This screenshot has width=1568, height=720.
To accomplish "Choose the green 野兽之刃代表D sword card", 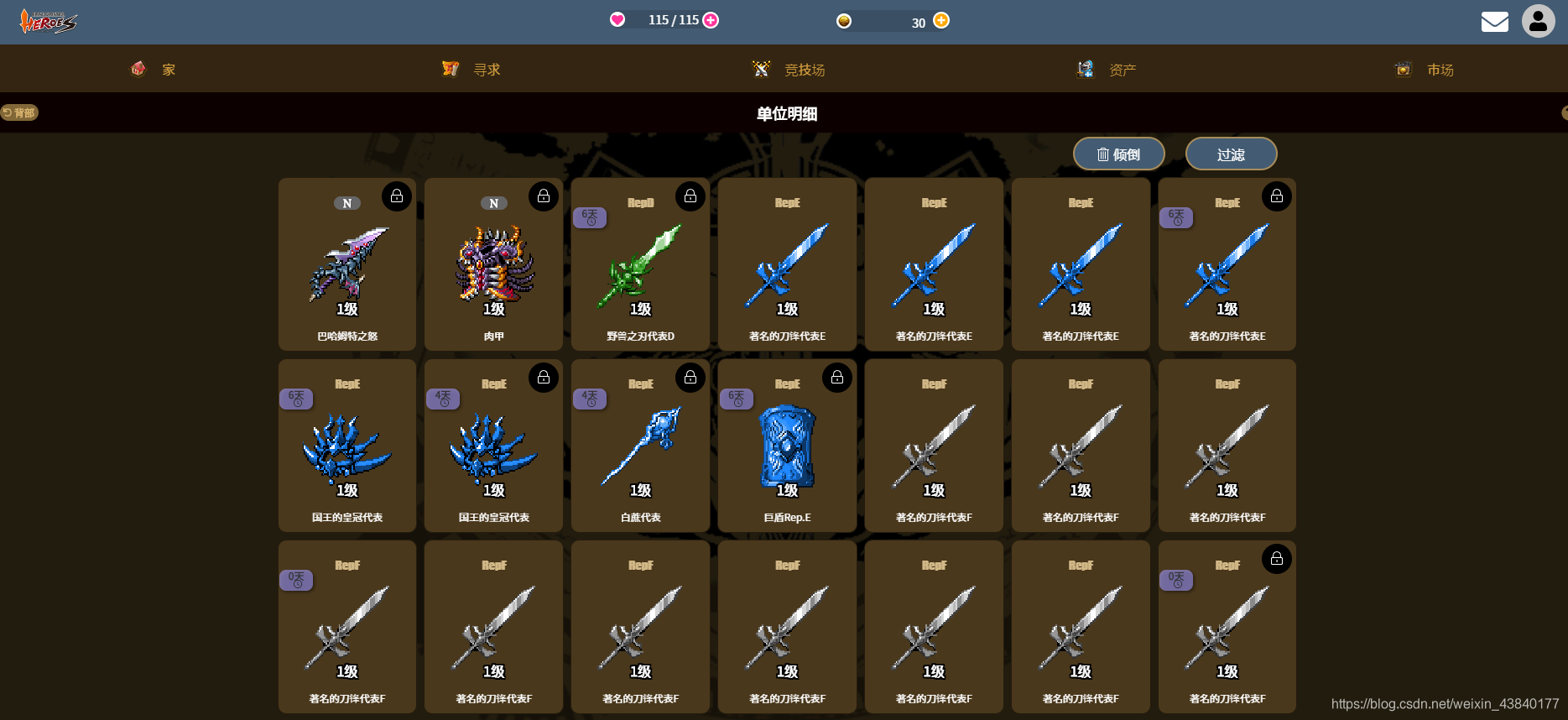I will point(640,269).
